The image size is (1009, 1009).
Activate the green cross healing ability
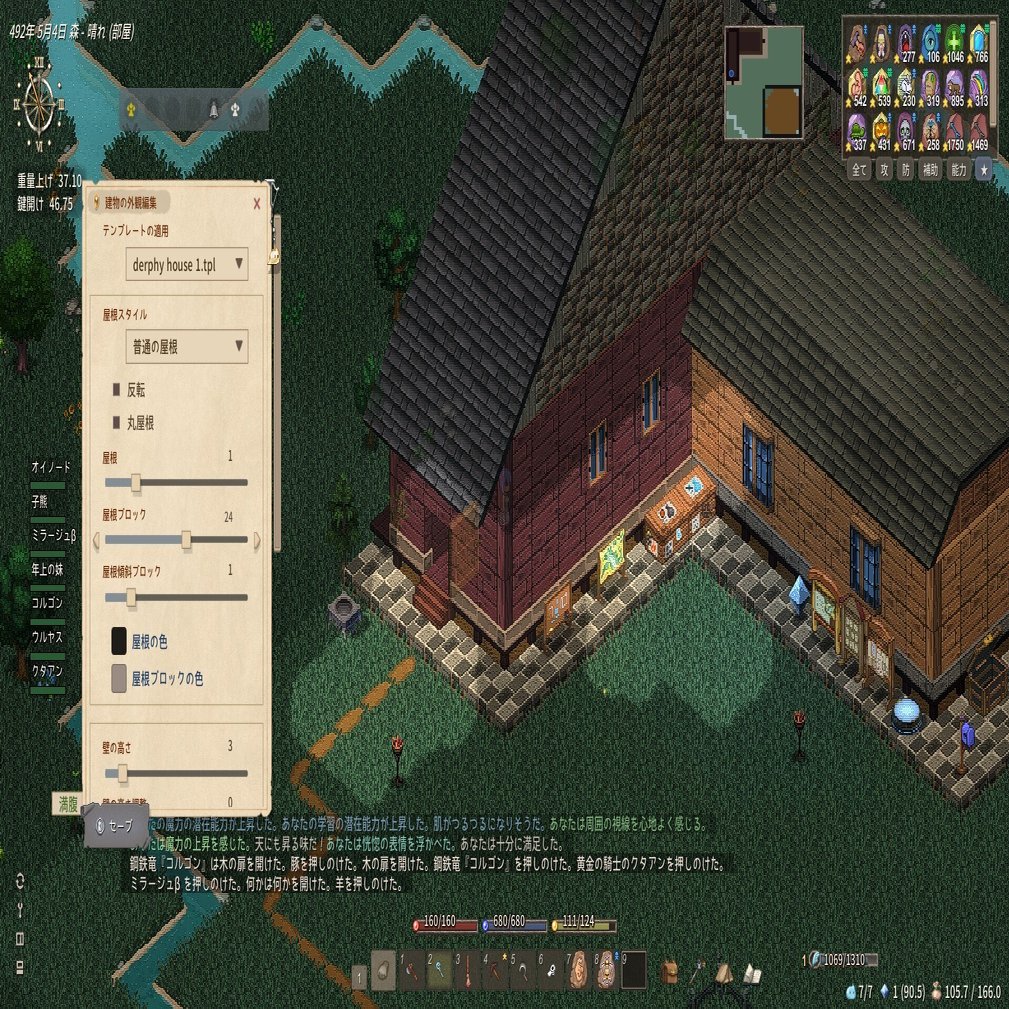point(953,41)
